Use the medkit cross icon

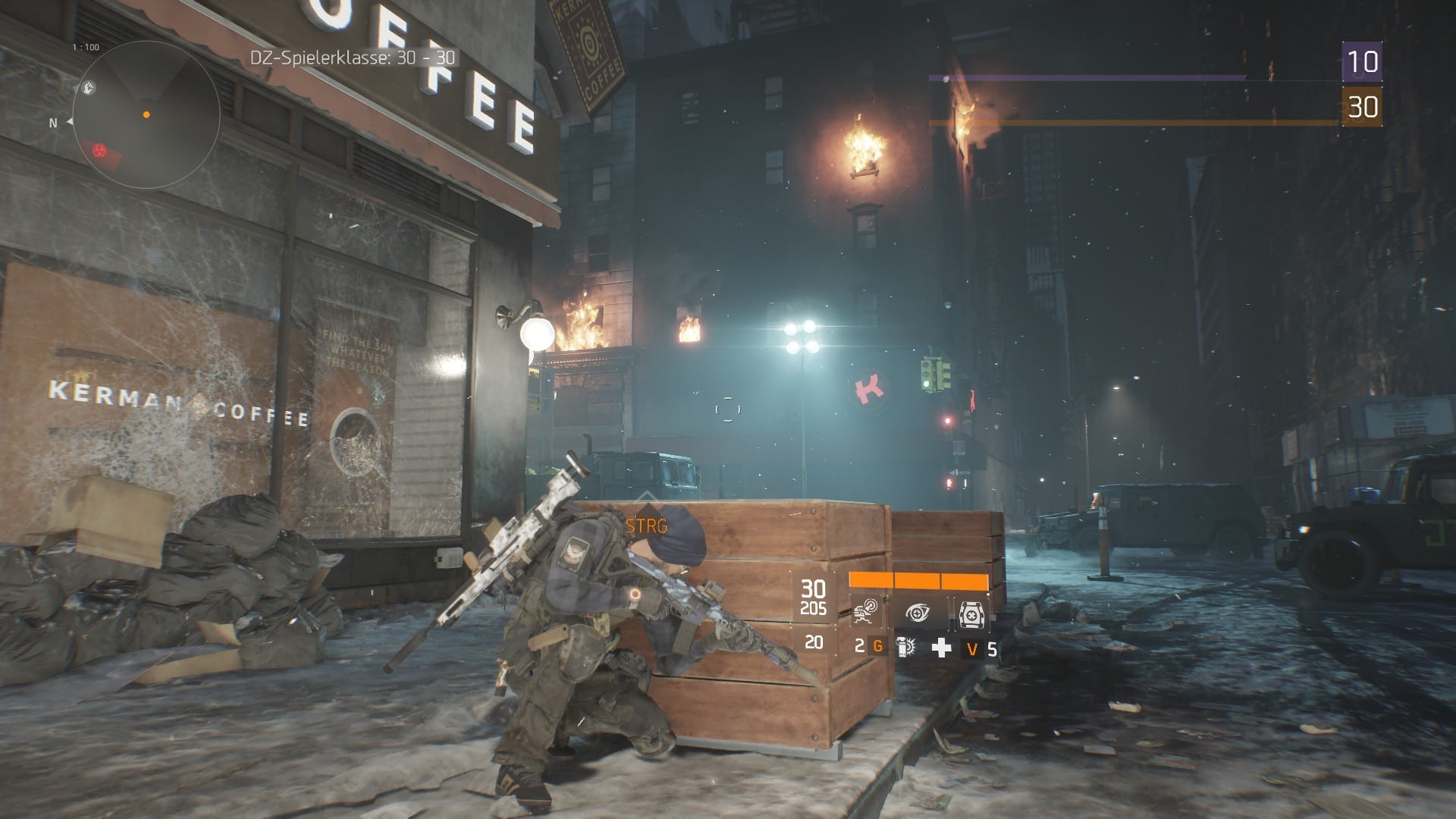pos(941,647)
